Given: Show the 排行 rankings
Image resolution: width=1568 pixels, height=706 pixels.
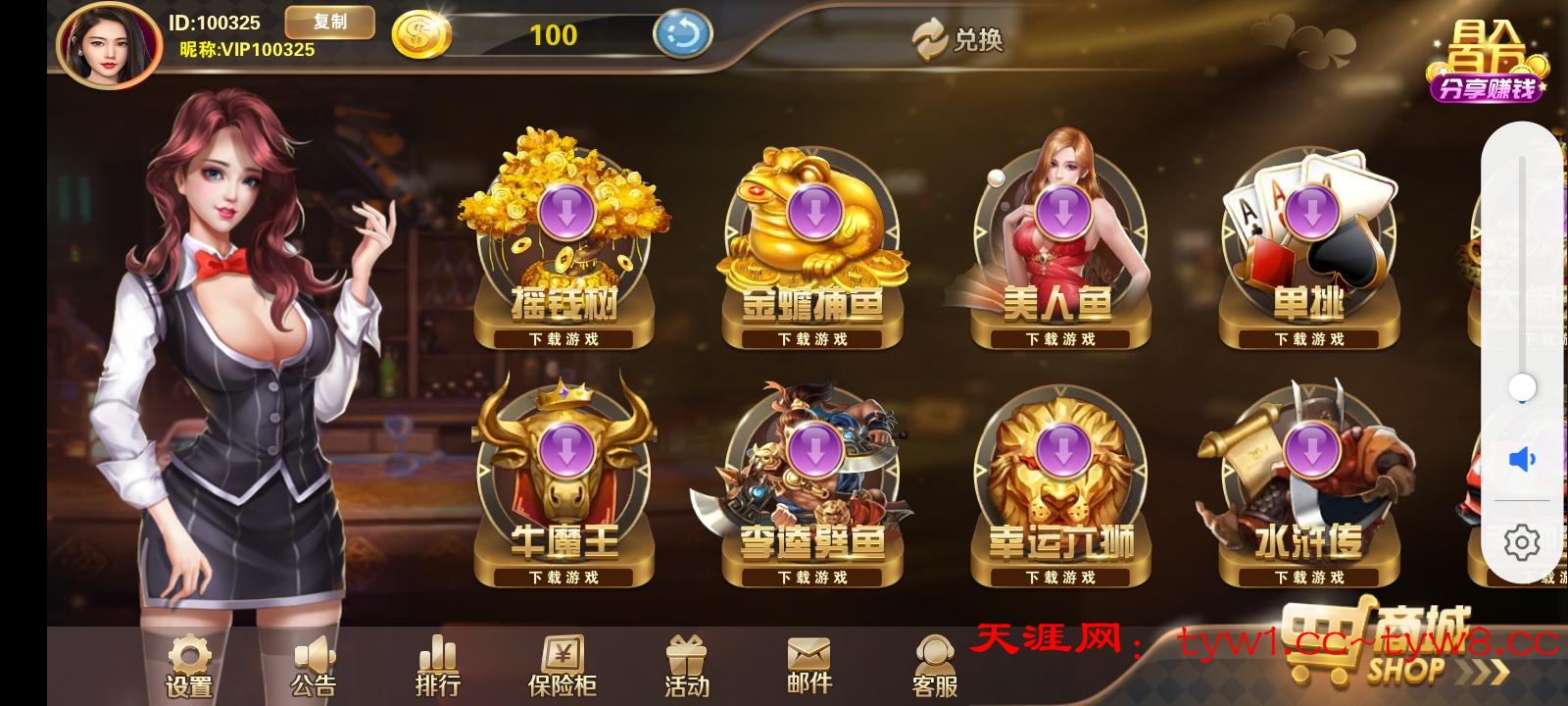Looking at the screenshot, I should [437, 667].
